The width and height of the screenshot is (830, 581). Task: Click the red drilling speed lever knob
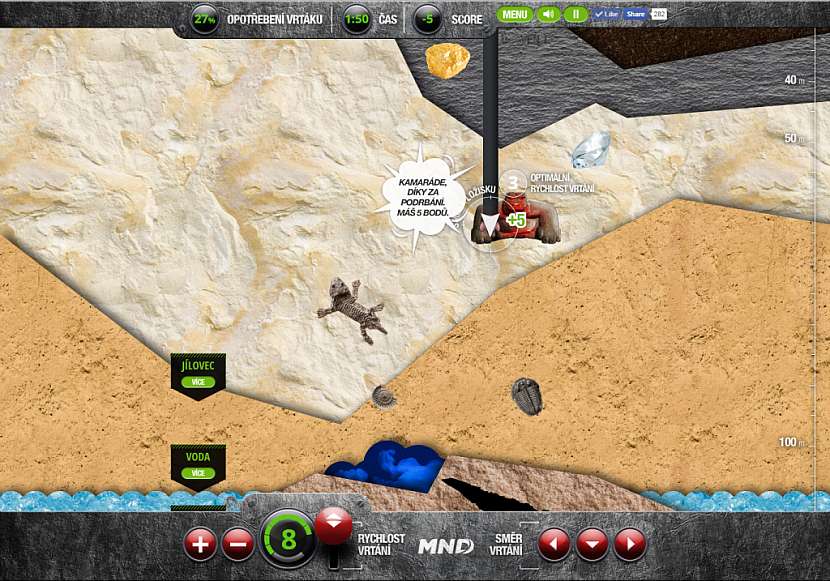[x=333, y=523]
